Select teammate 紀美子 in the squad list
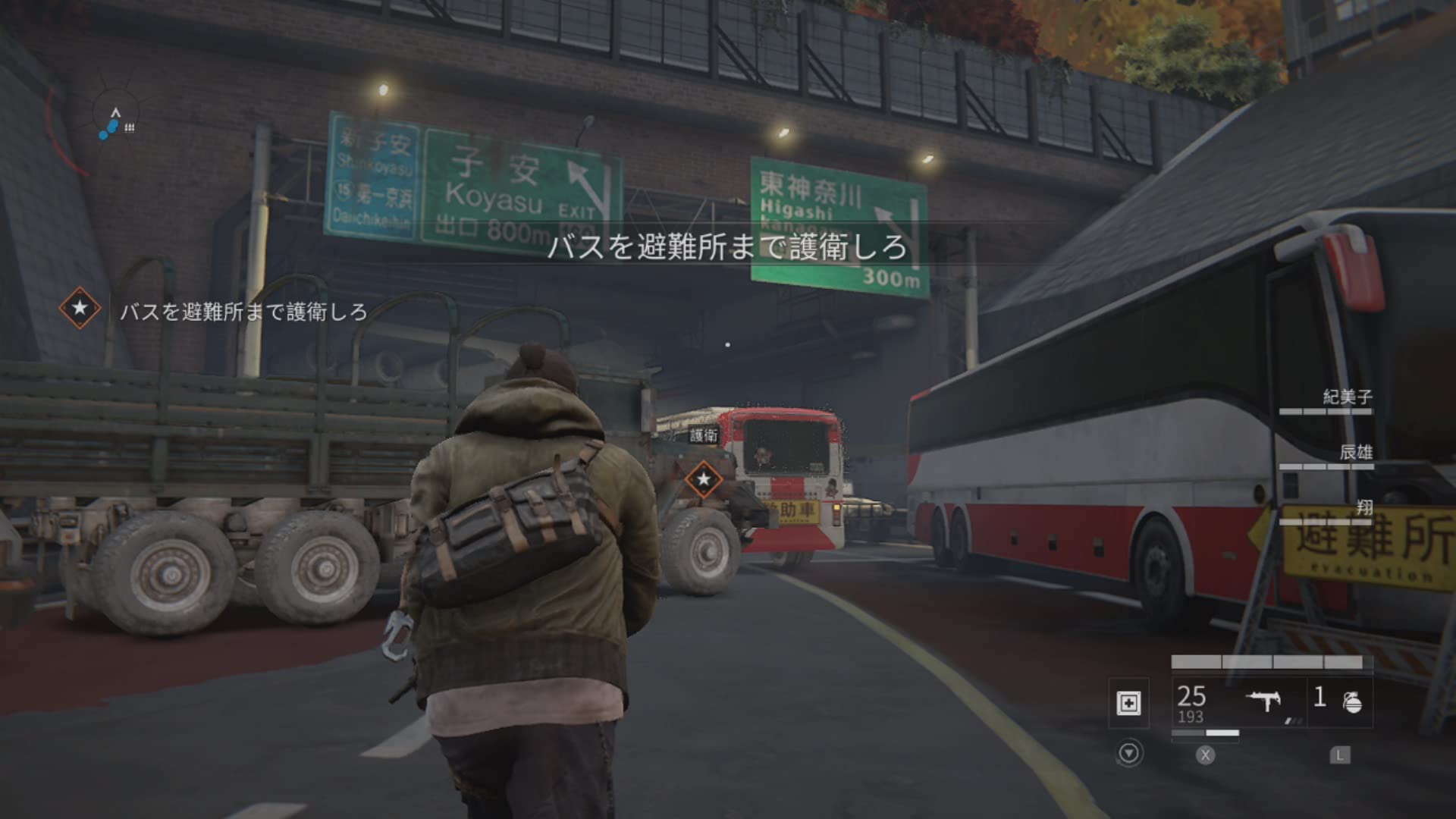Image resolution: width=1456 pixels, height=819 pixels. (x=1347, y=397)
